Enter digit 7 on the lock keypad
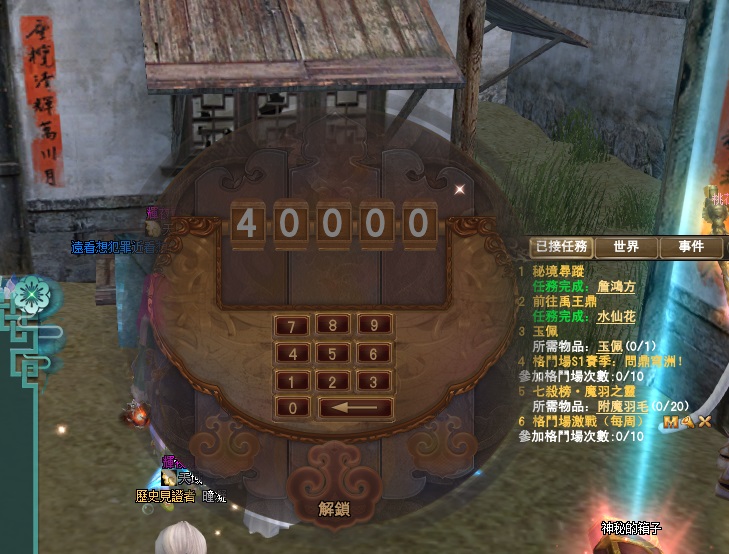This screenshot has height=554, width=729. [x=291, y=325]
